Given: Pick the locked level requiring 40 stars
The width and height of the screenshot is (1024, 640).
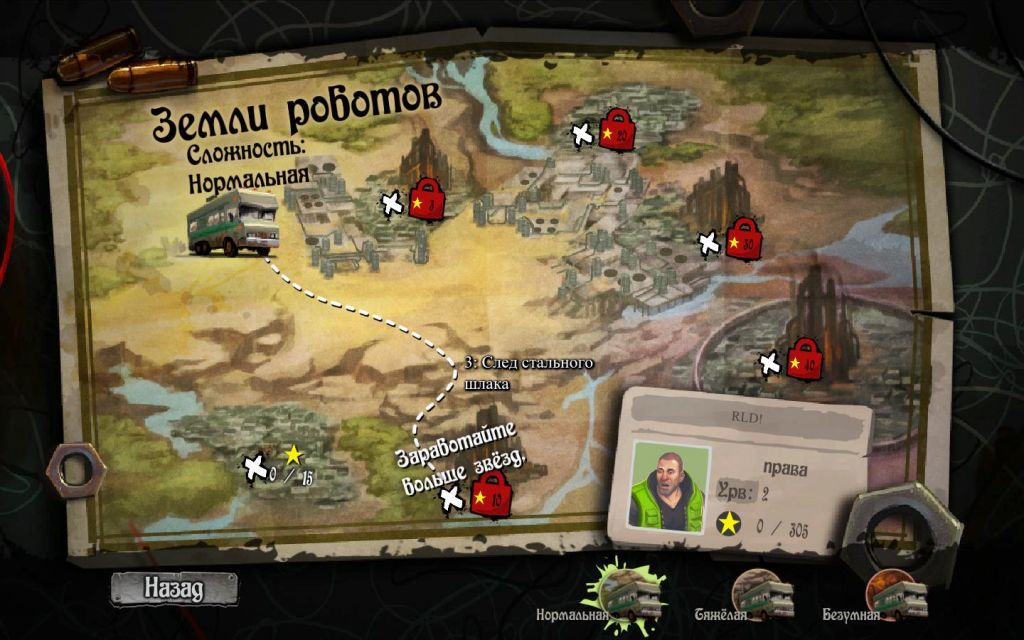Looking at the screenshot, I should (803, 360).
